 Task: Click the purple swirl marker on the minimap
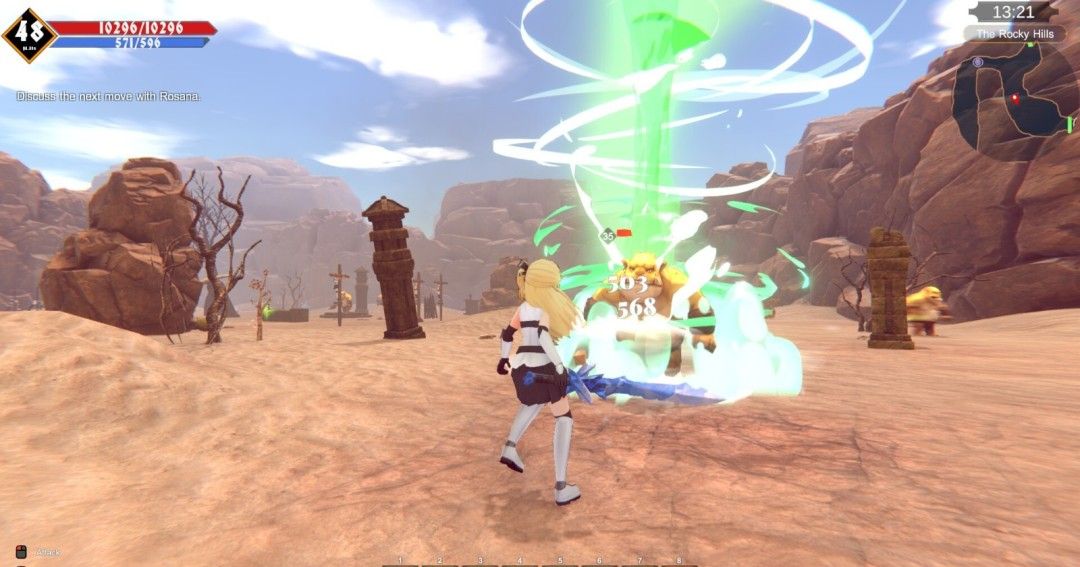[978, 62]
